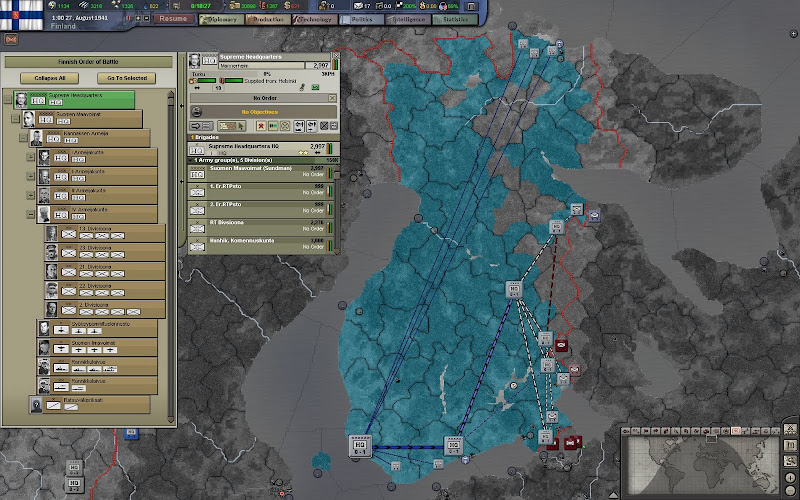The width and height of the screenshot is (800, 500).
Task: Open the Diplomacy tab
Action: point(224,19)
